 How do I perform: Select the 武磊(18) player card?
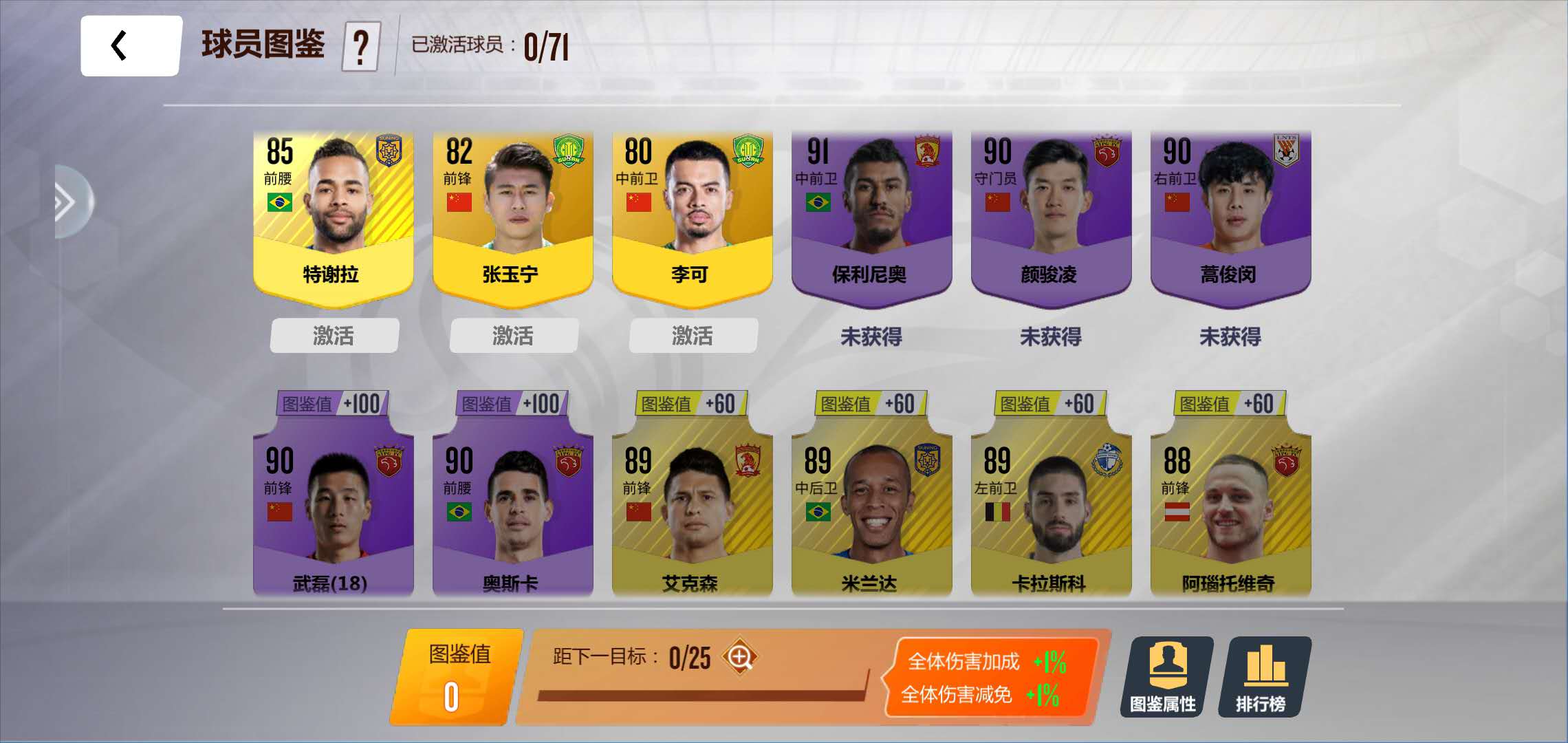[x=334, y=509]
